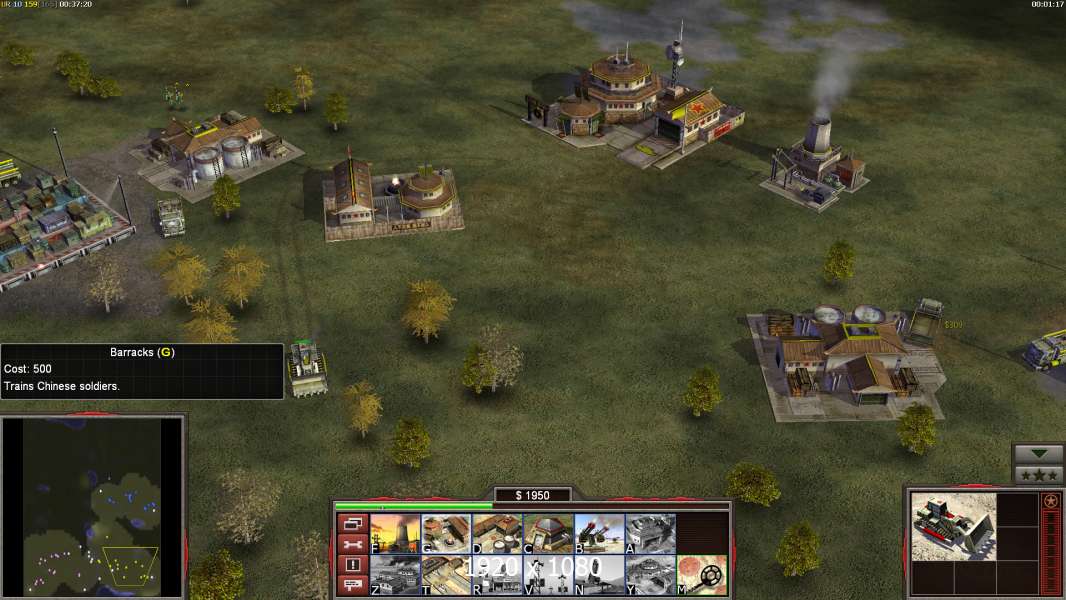
Task: Select the Bunker build icon
Action: 548,534
